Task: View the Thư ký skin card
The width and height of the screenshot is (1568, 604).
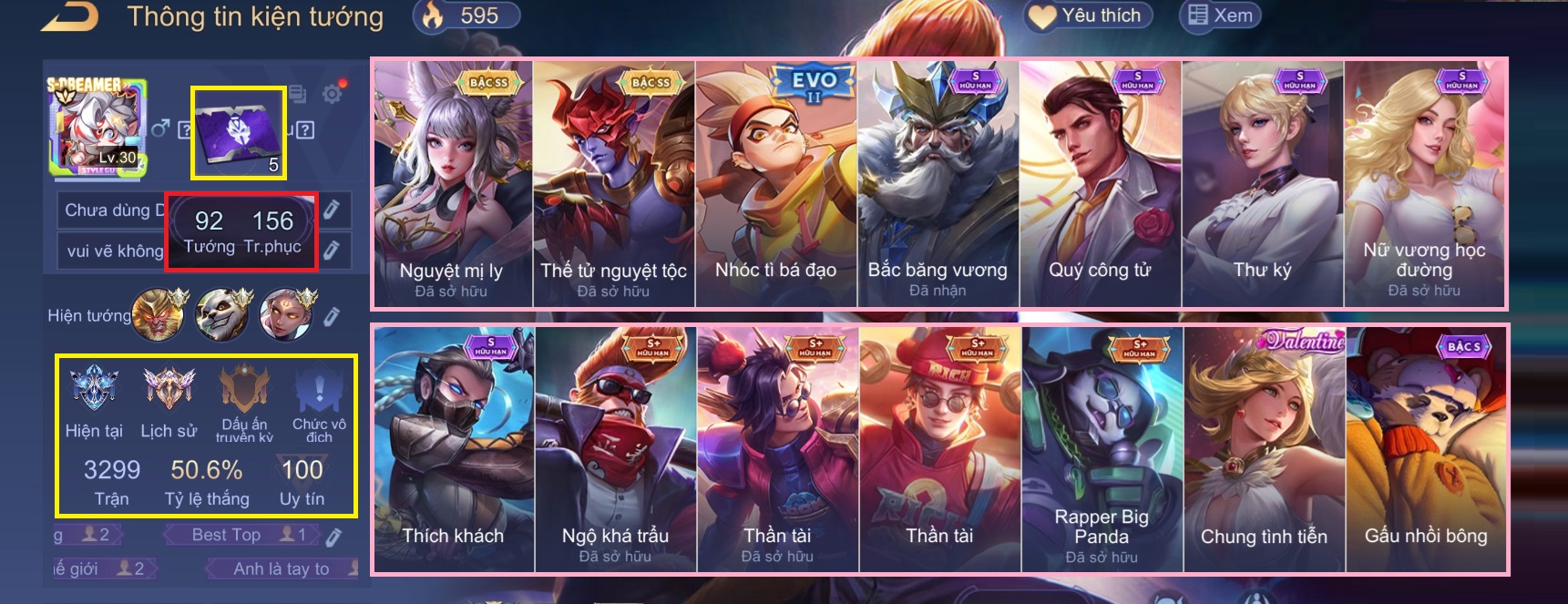Action: click(x=1262, y=184)
